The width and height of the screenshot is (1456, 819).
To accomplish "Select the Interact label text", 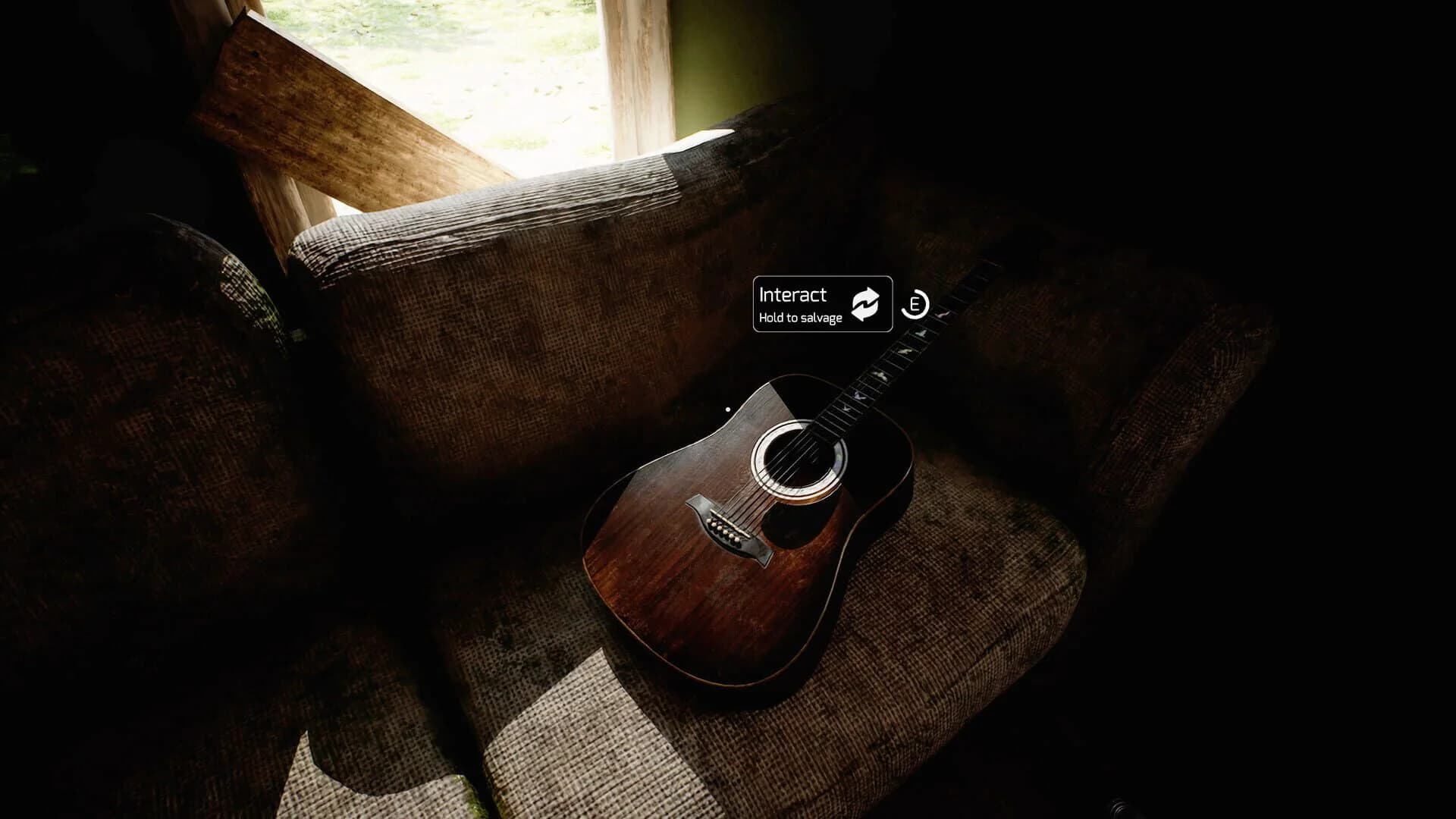I will (x=792, y=295).
